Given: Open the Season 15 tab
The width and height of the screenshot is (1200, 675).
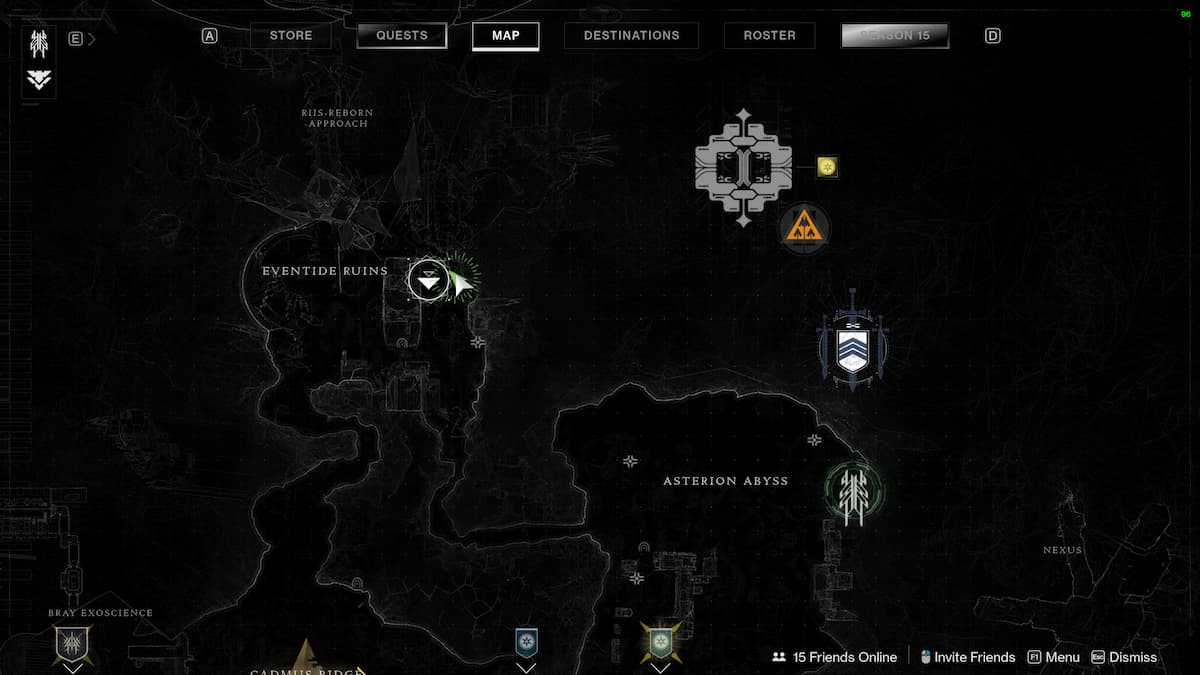Looking at the screenshot, I should point(895,36).
